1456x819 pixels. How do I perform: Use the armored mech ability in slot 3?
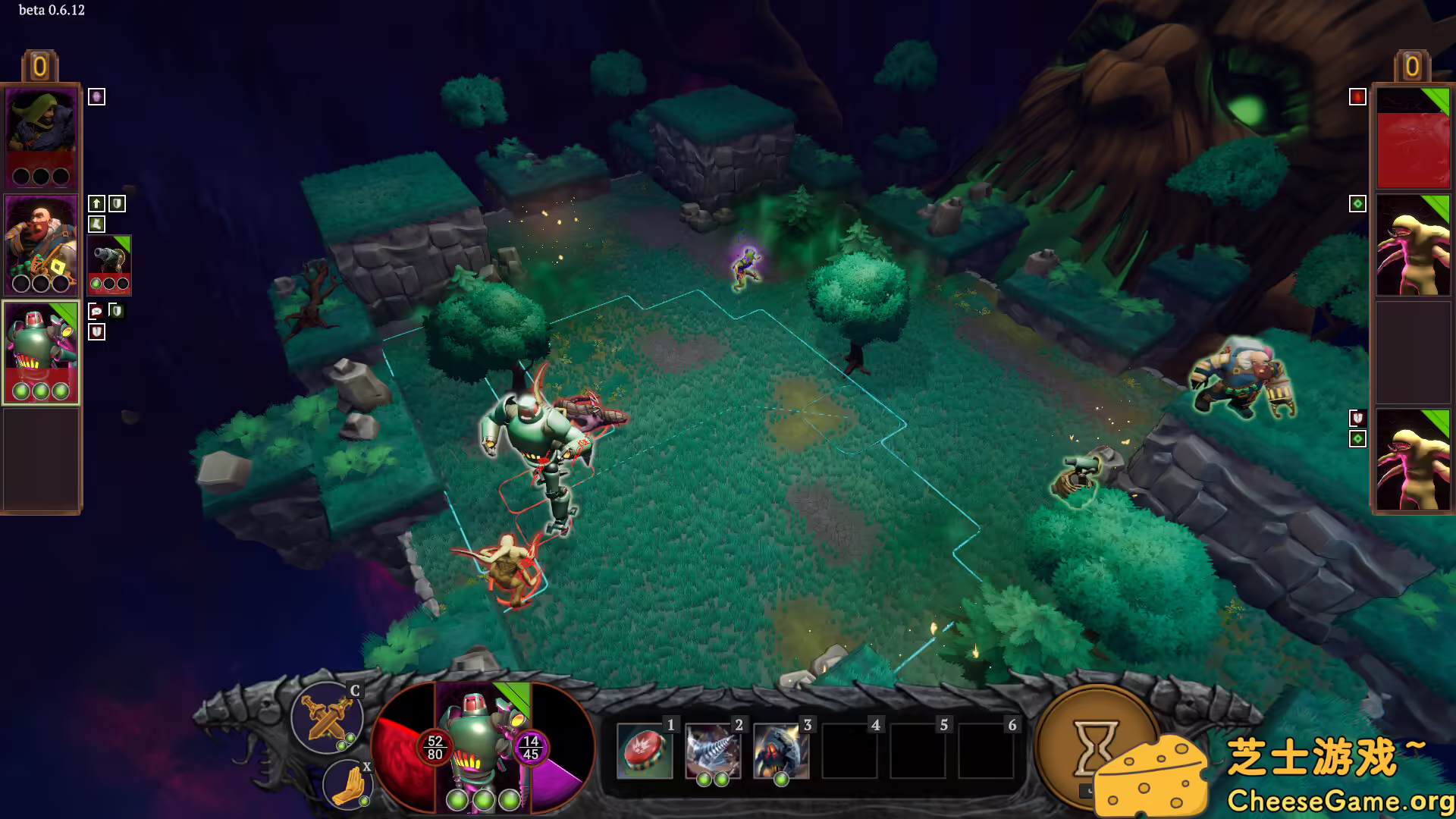click(780, 750)
